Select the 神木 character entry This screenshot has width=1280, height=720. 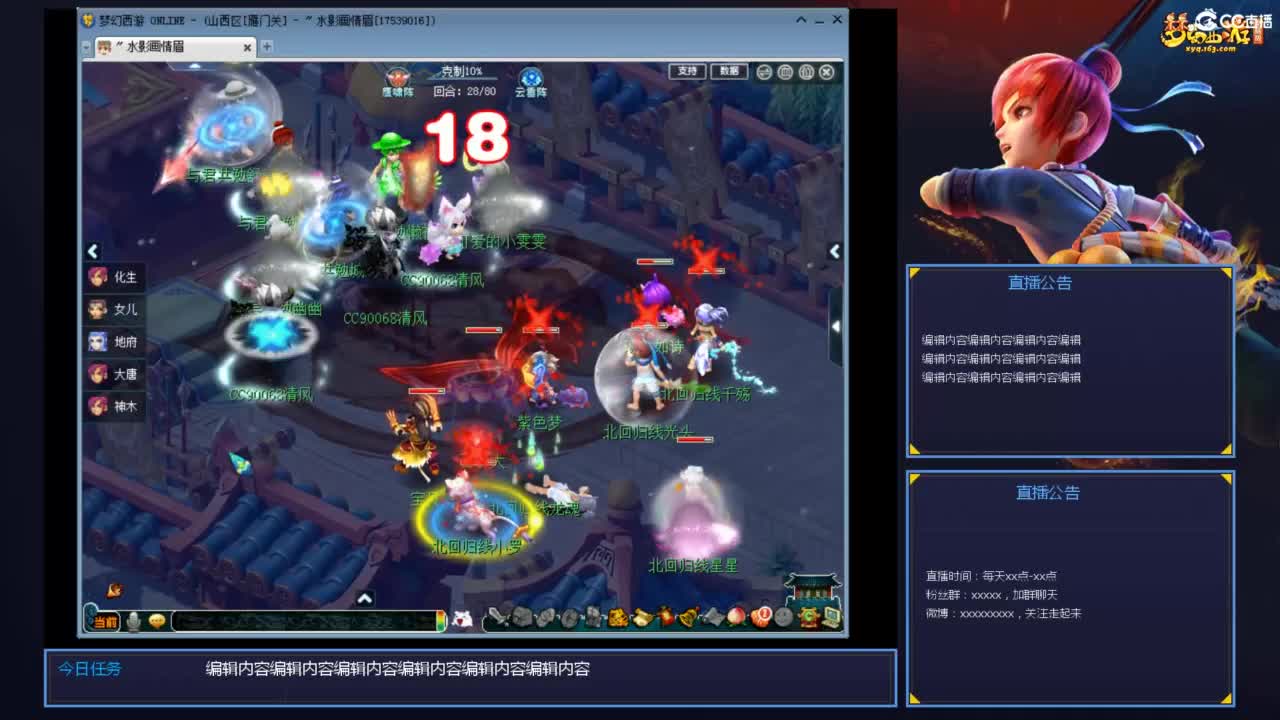(x=113, y=406)
